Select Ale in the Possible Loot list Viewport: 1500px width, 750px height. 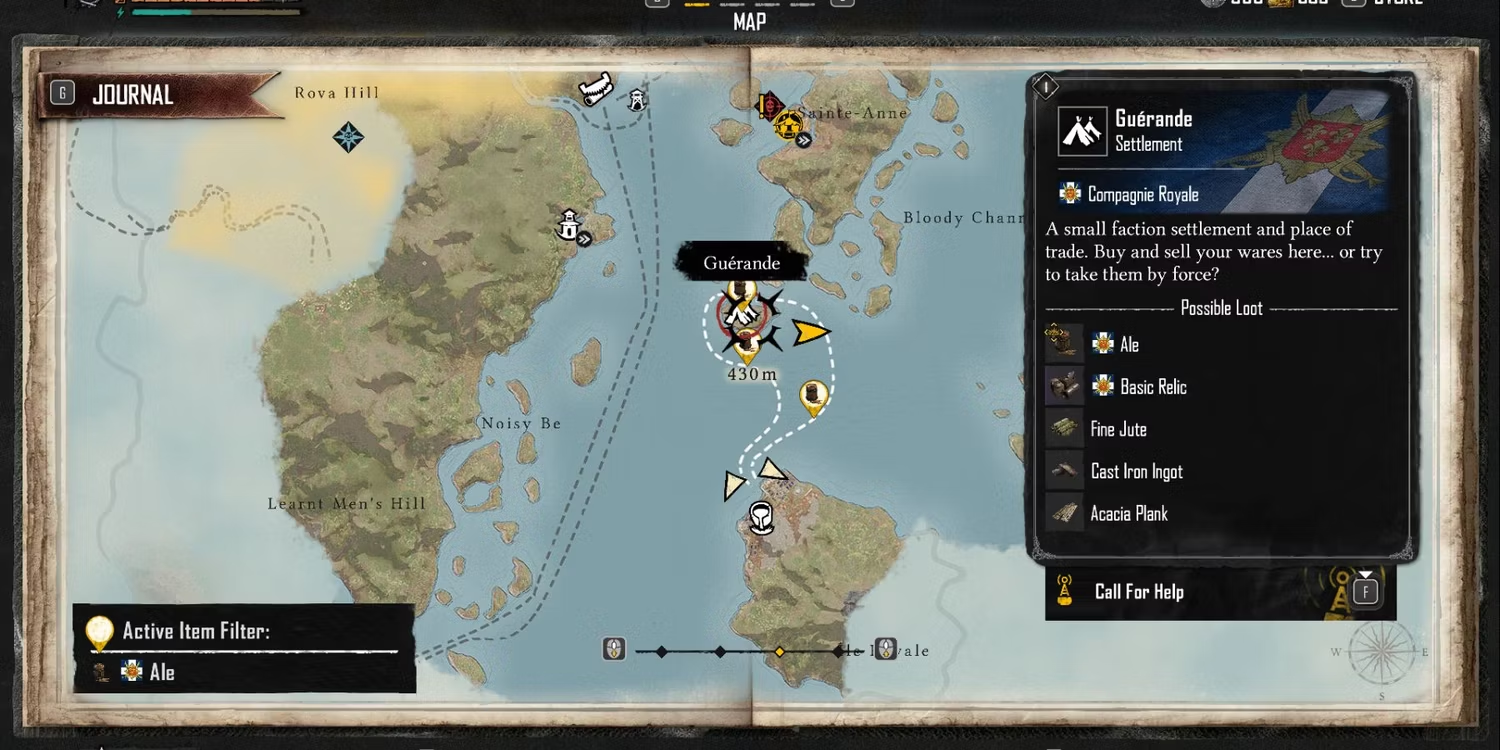1129,345
